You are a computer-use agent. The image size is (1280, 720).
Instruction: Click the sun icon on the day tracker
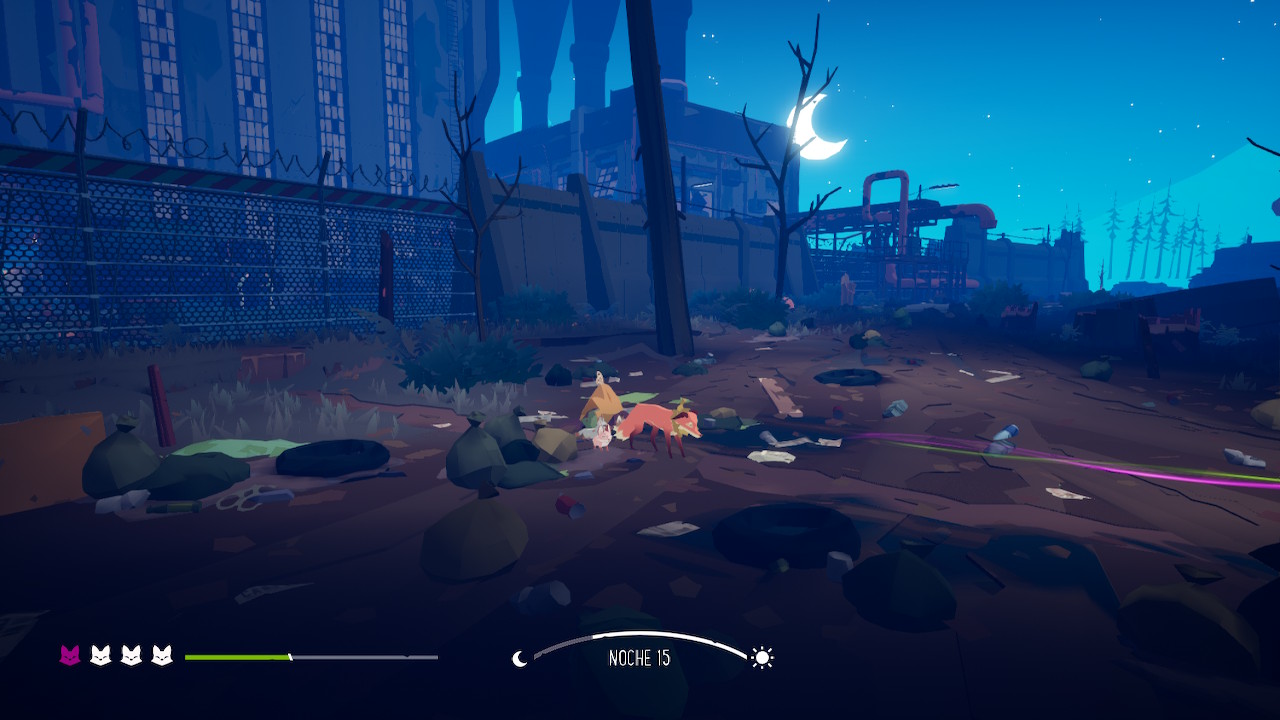763,657
